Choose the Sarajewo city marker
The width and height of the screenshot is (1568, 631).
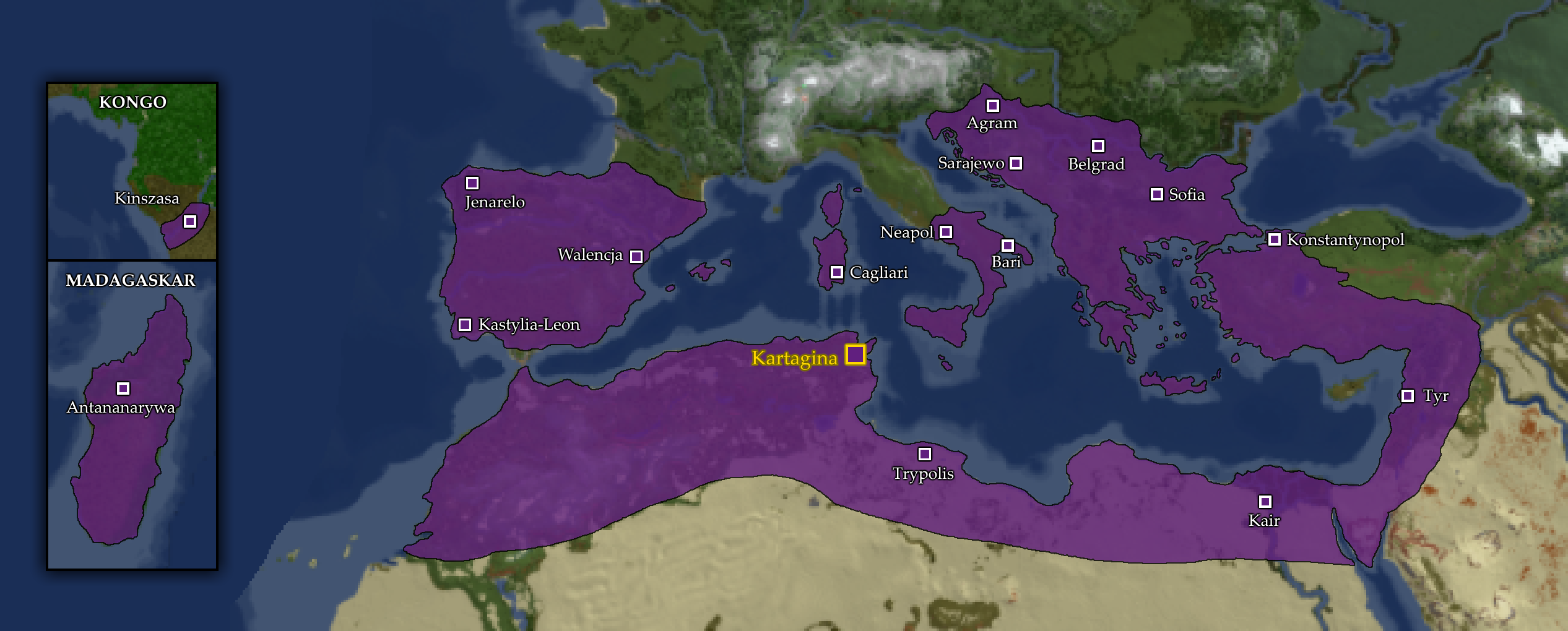1015,163
